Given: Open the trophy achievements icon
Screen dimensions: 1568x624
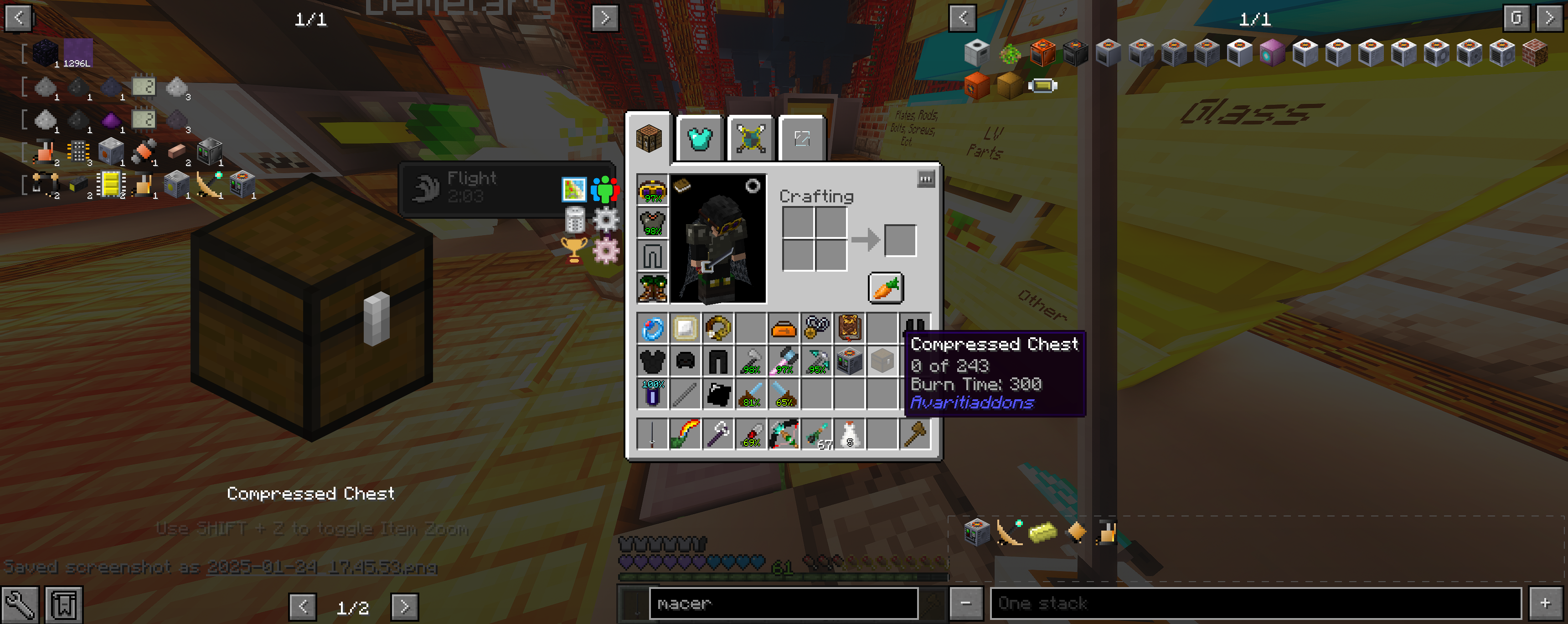Looking at the screenshot, I should [573, 250].
